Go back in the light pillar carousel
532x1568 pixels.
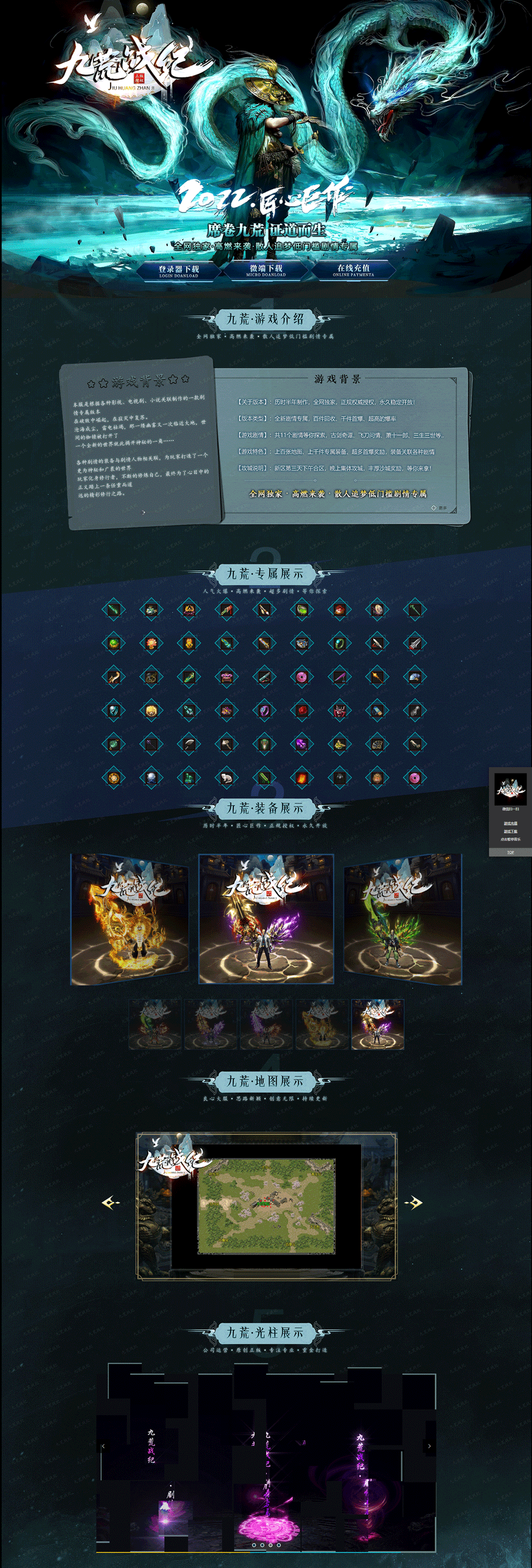pos(103,1446)
